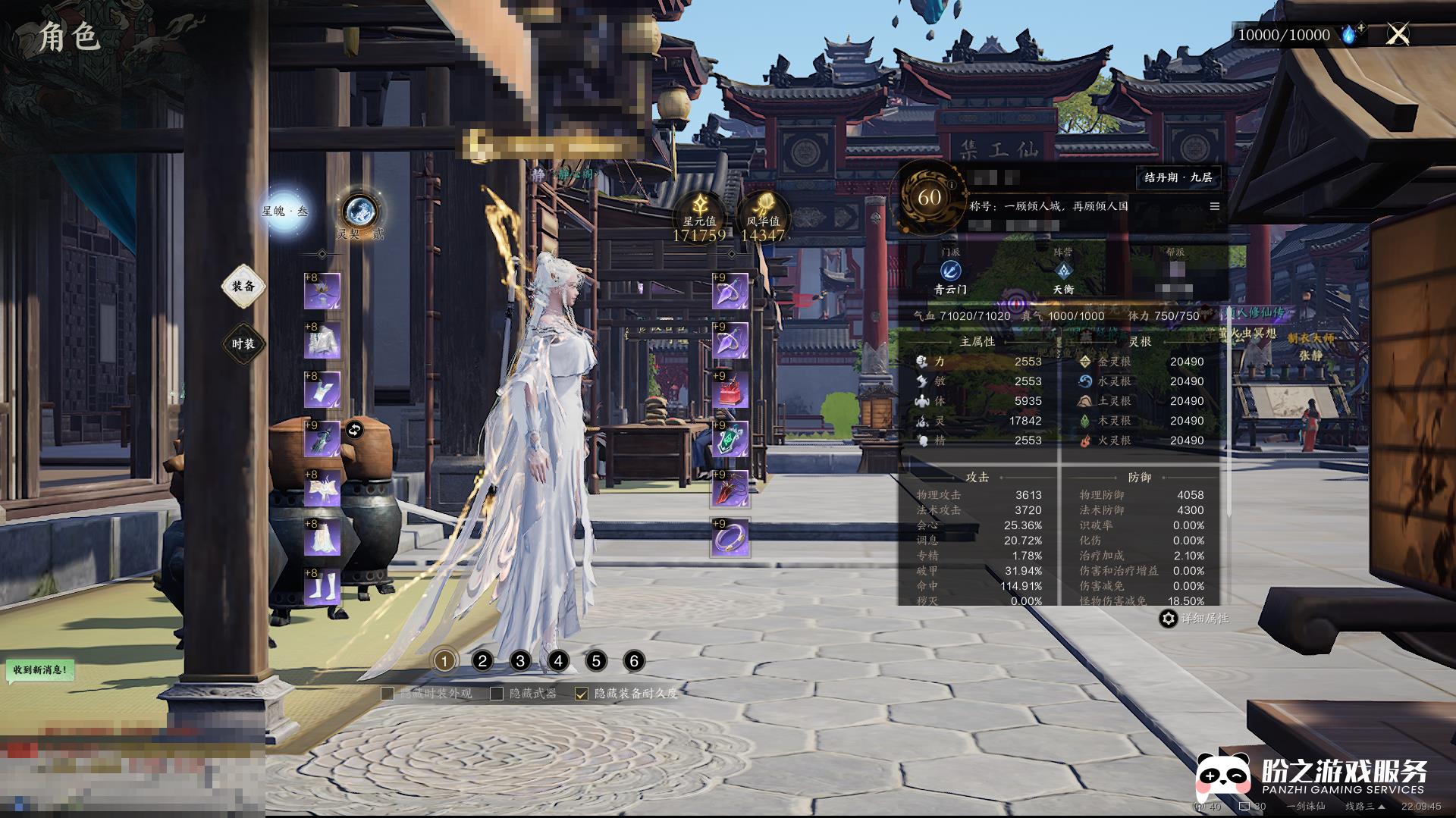
Task: Swap weapon using the circular arrows button
Action: (x=355, y=431)
